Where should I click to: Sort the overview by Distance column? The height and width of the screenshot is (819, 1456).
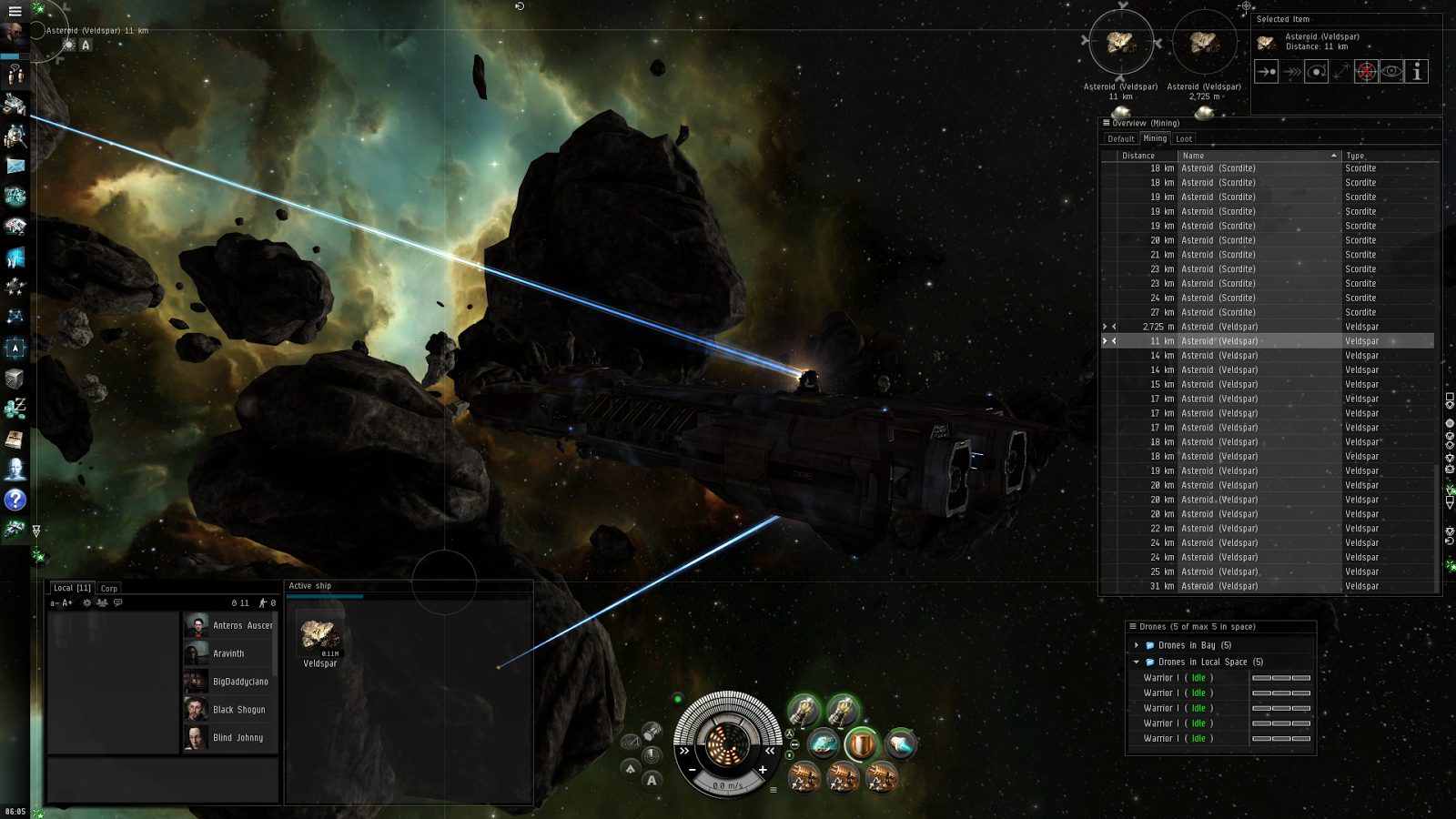point(1138,156)
